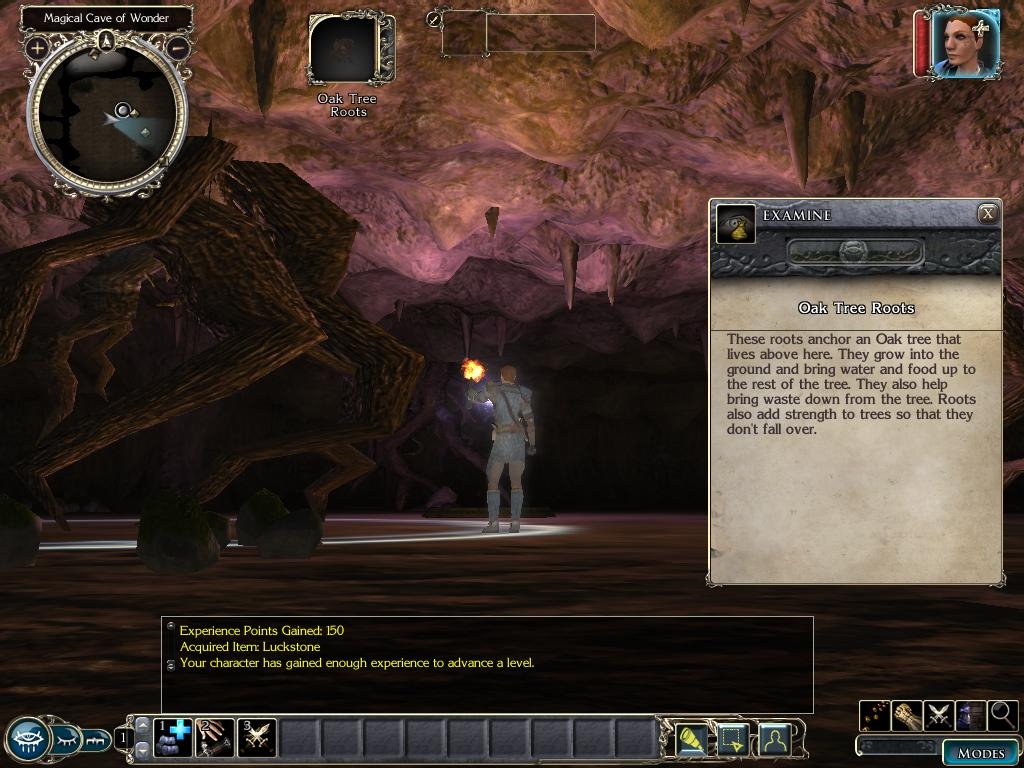Open the player character portrait

[x=964, y=43]
